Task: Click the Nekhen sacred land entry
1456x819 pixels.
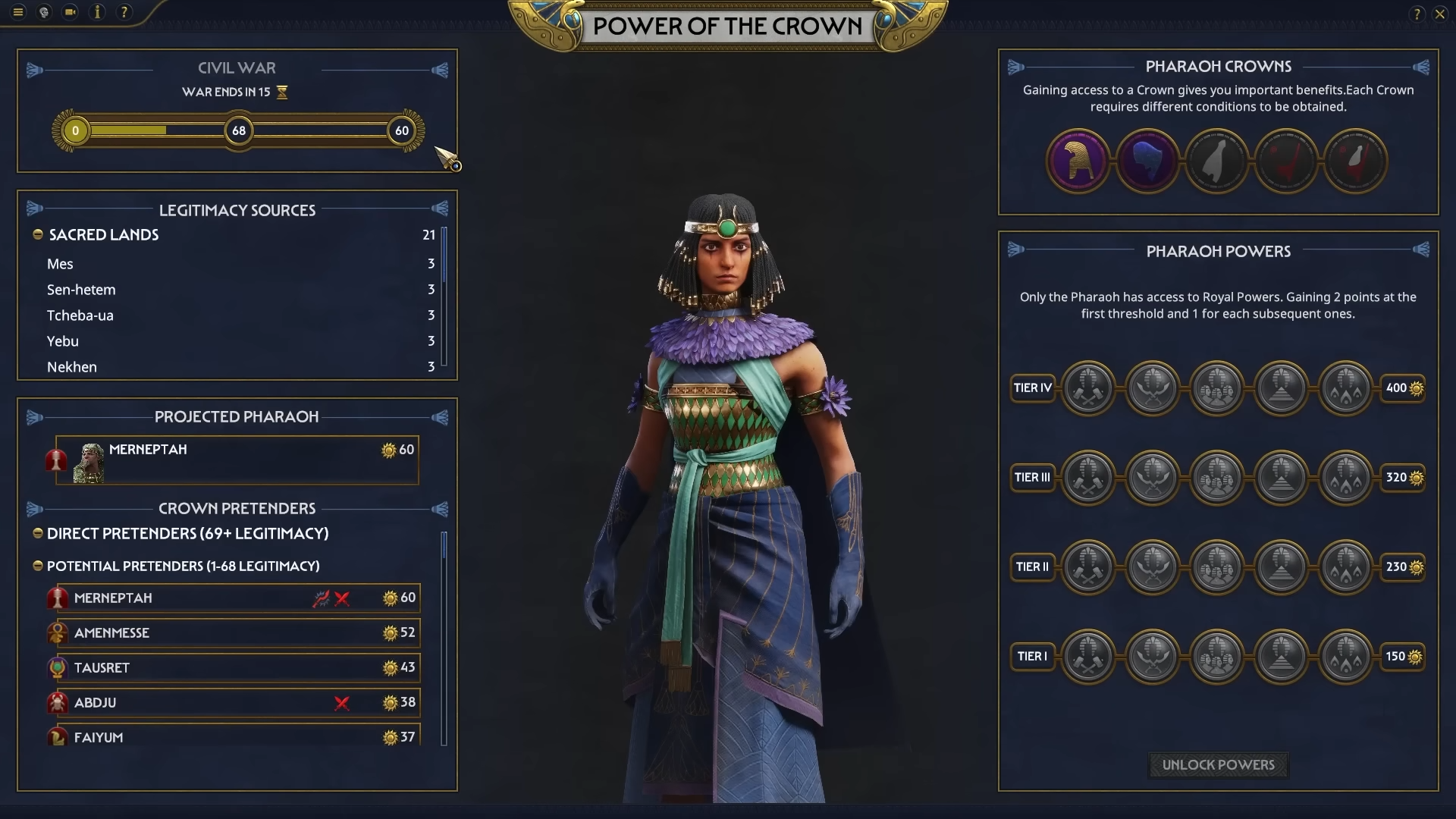Action: click(72, 367)
